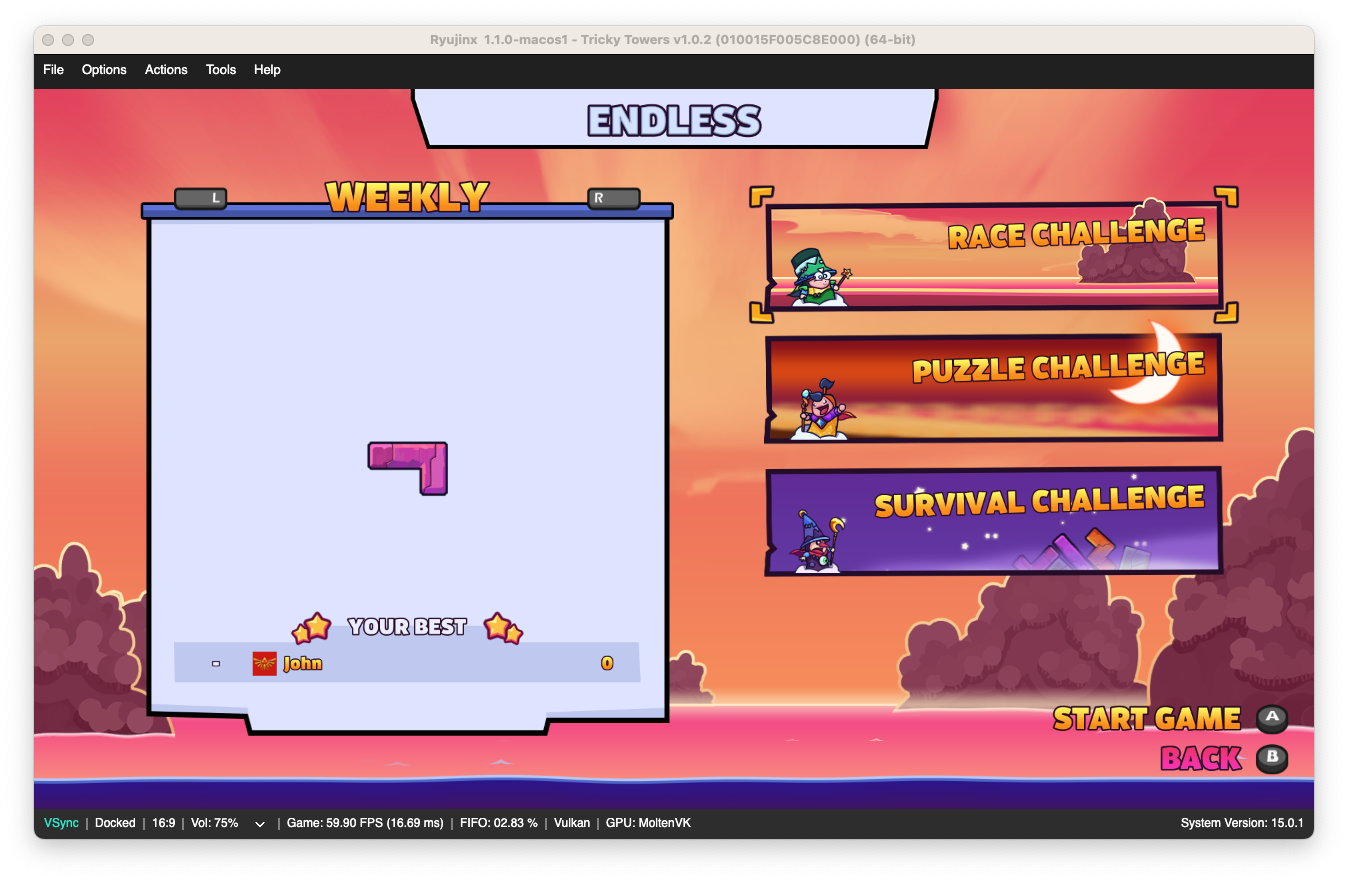Click the stars left of YOUR BEST
The image size is (1348, 881).
tap(313, 626)
